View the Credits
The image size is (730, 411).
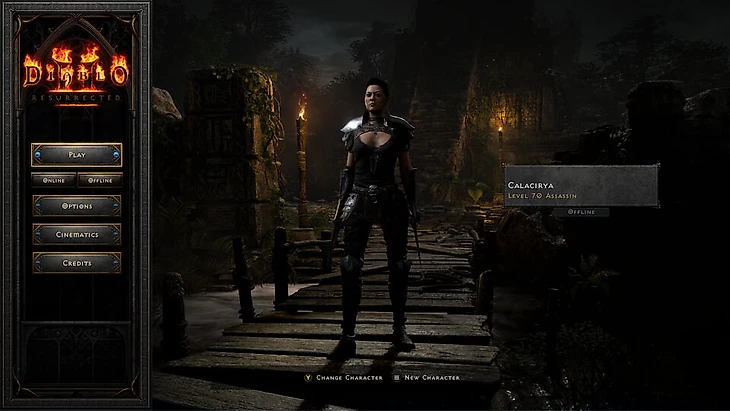(x=77, y=263)
